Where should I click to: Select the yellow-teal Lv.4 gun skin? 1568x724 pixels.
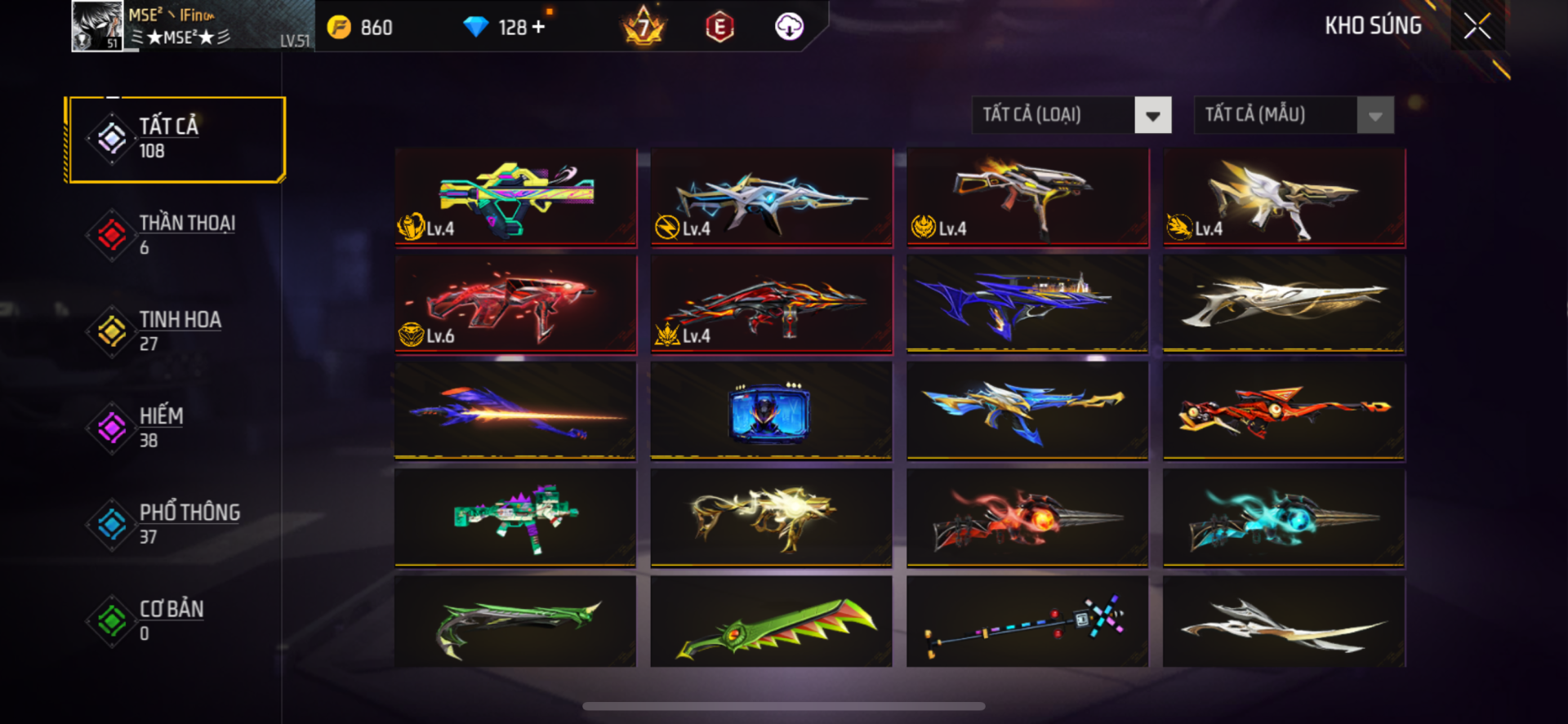515,197
